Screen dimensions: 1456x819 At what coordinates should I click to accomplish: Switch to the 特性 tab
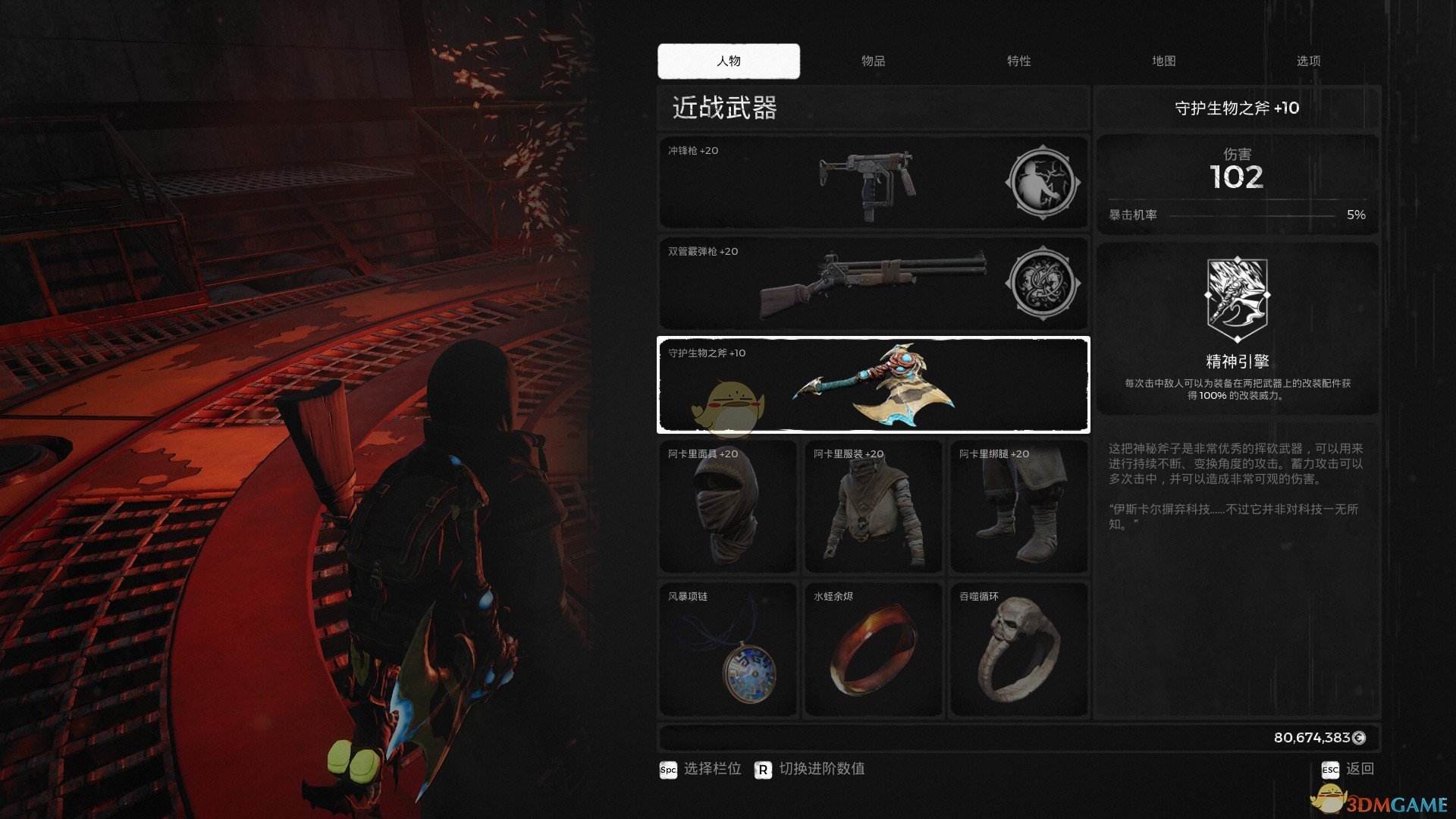coord(1018,61)
